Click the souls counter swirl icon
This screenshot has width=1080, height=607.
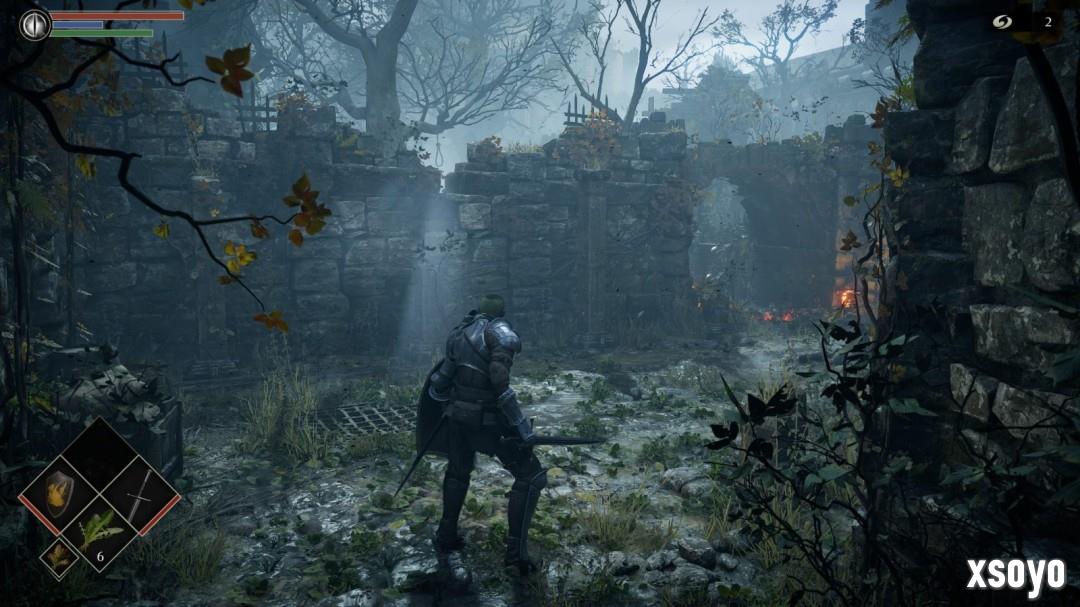pos(1003,22)
